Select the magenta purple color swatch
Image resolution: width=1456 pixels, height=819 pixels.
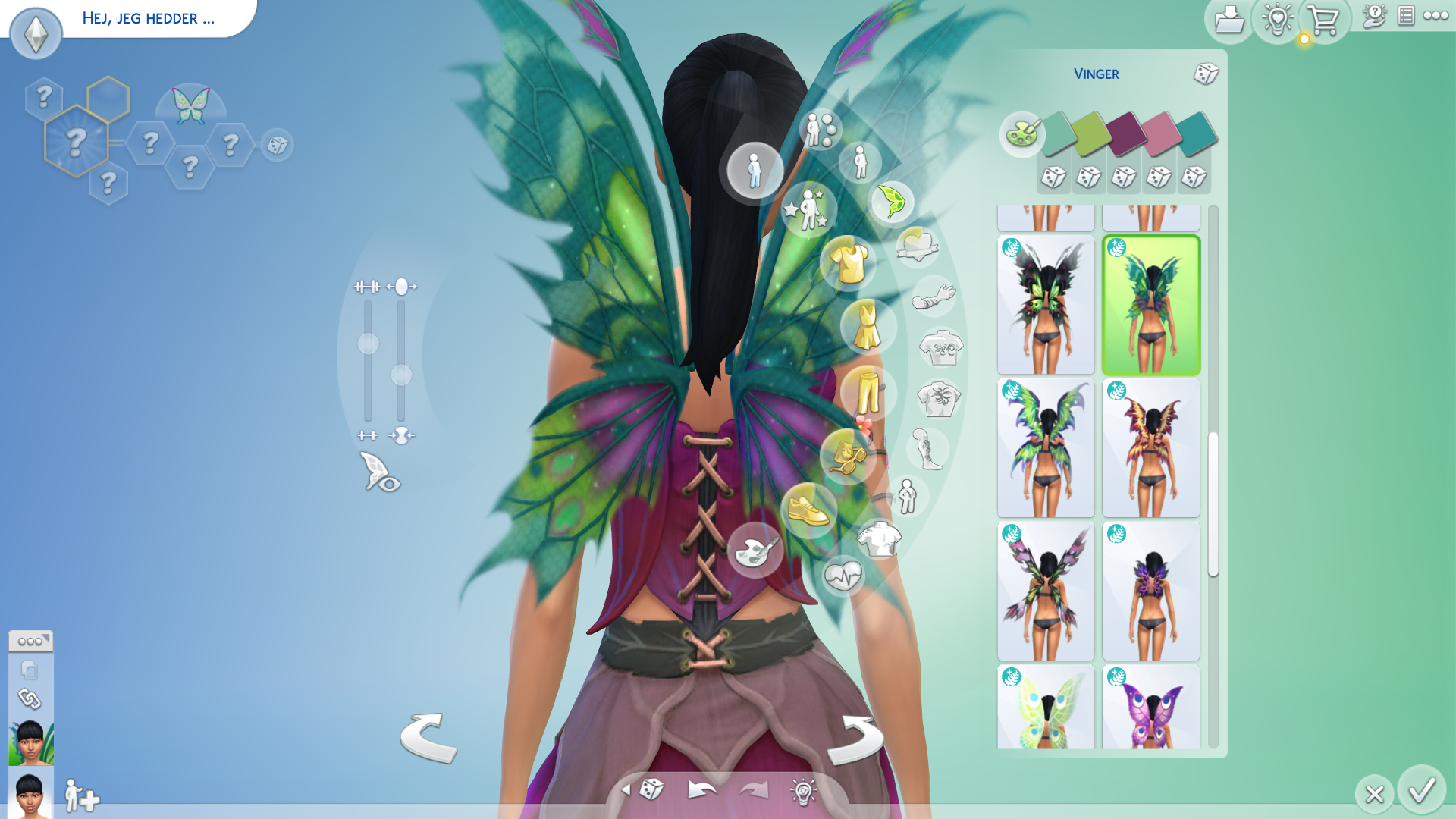(x=1126, y=133)
